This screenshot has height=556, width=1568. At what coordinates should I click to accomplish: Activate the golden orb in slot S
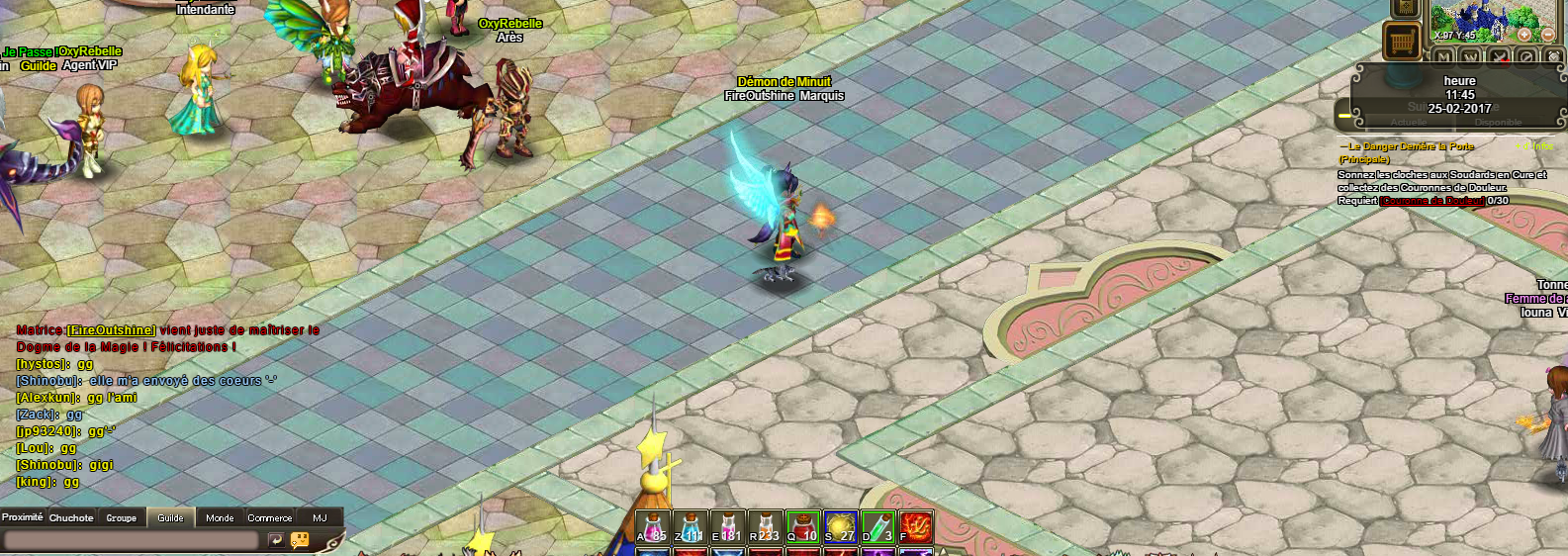[840, 527]
